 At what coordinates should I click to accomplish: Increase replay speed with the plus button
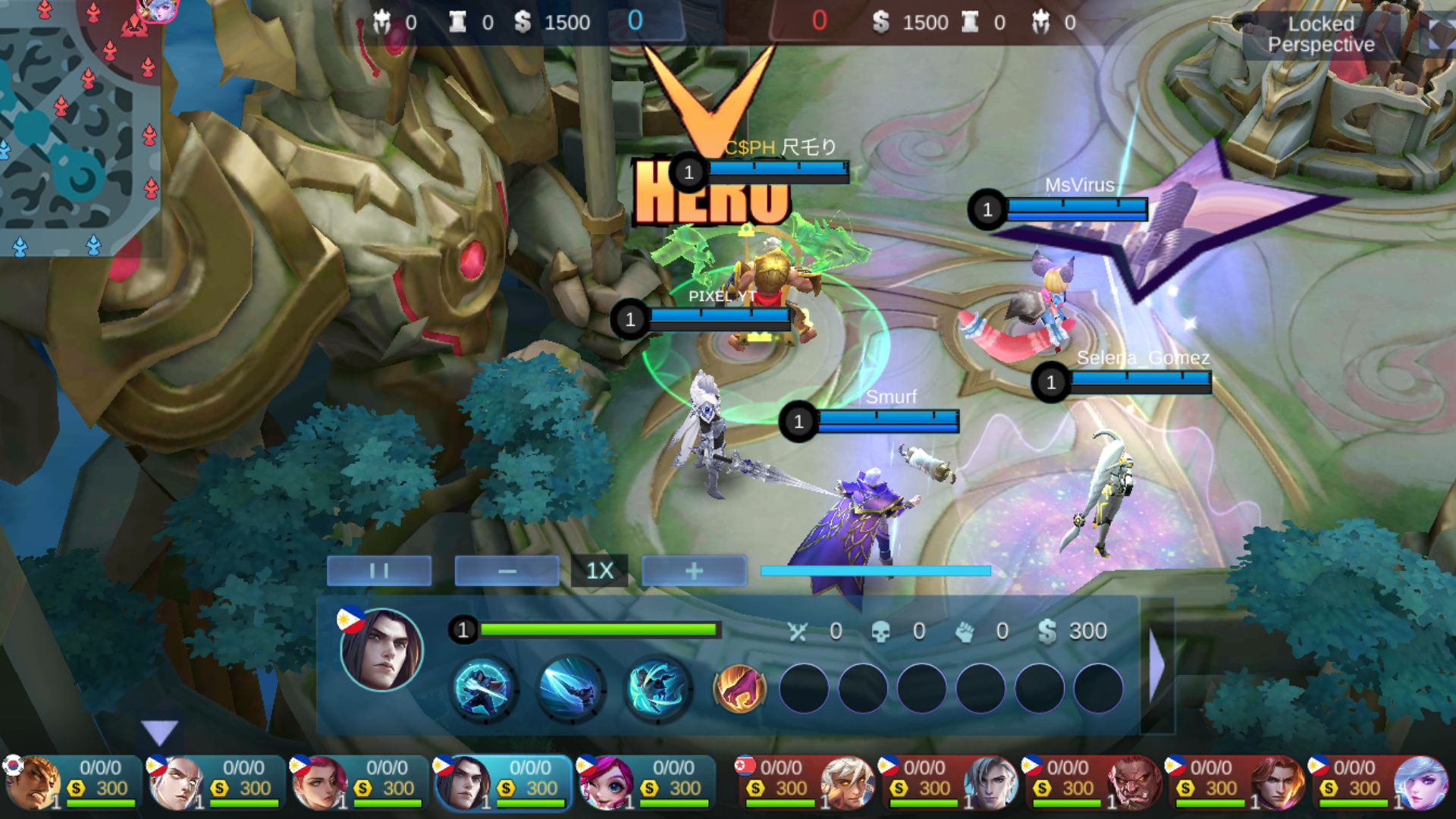[694, 571]
